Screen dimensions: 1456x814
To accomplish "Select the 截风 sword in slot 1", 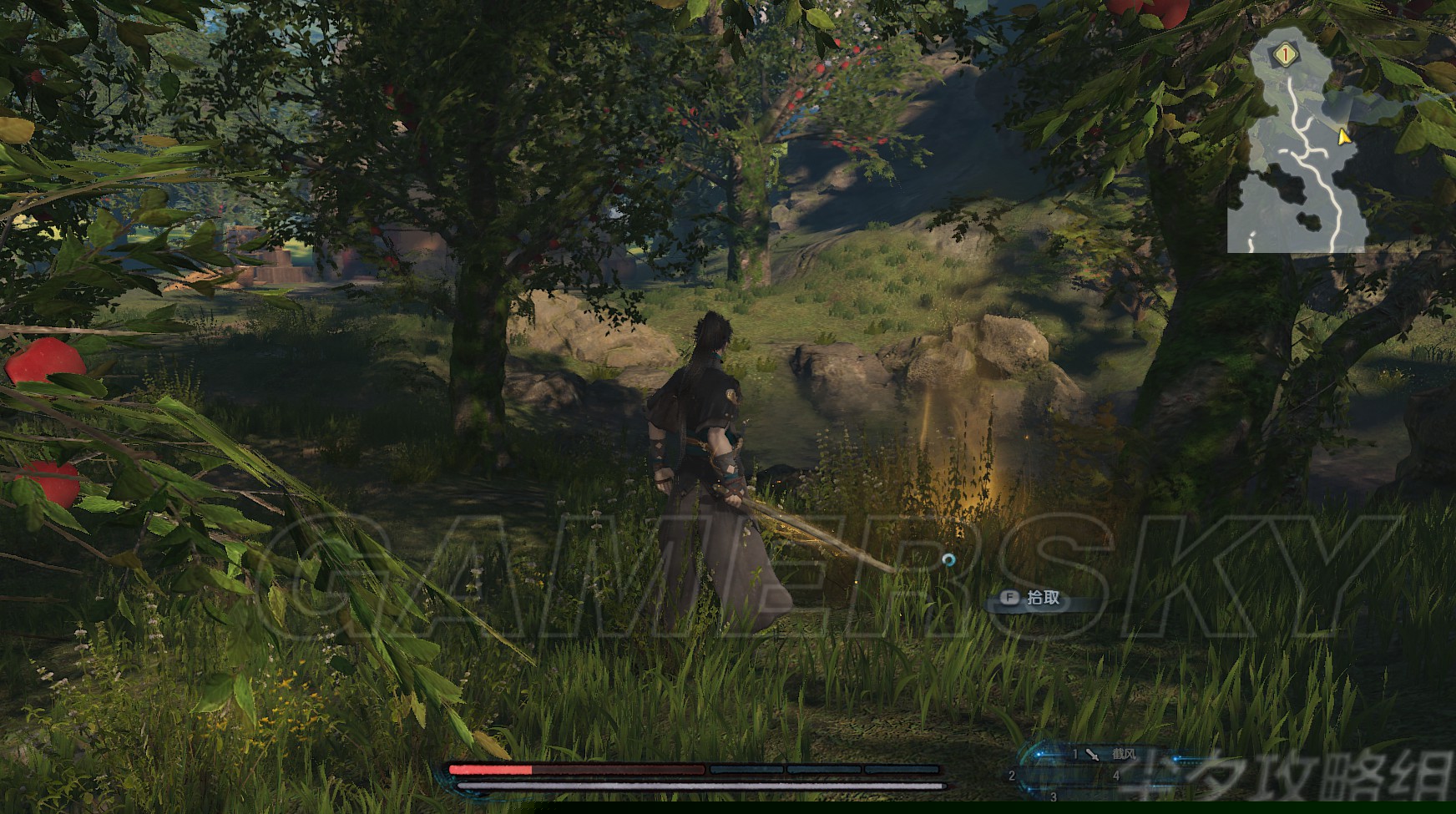I will coord(1110,755).
